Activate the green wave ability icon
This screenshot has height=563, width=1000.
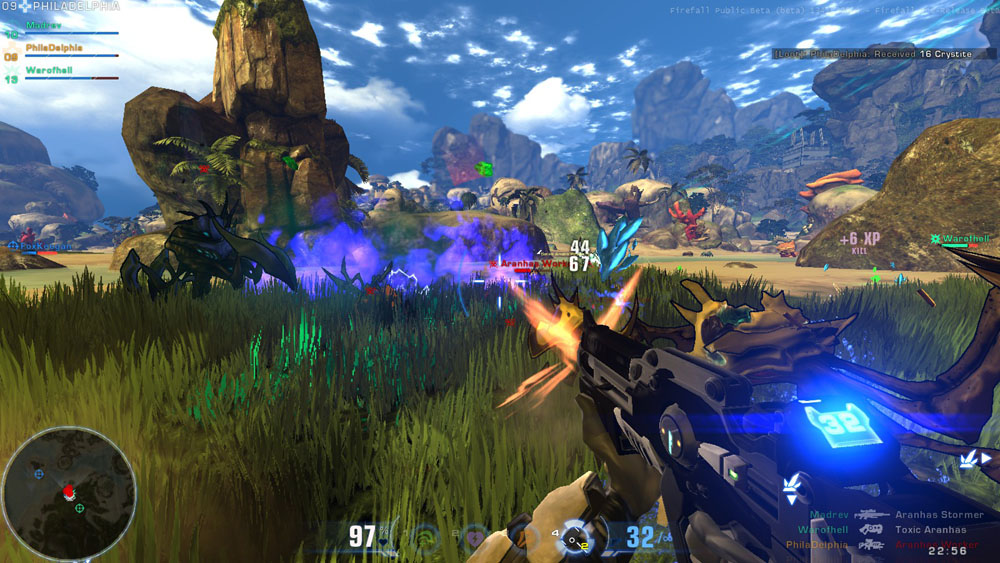[x=425, y=538]
